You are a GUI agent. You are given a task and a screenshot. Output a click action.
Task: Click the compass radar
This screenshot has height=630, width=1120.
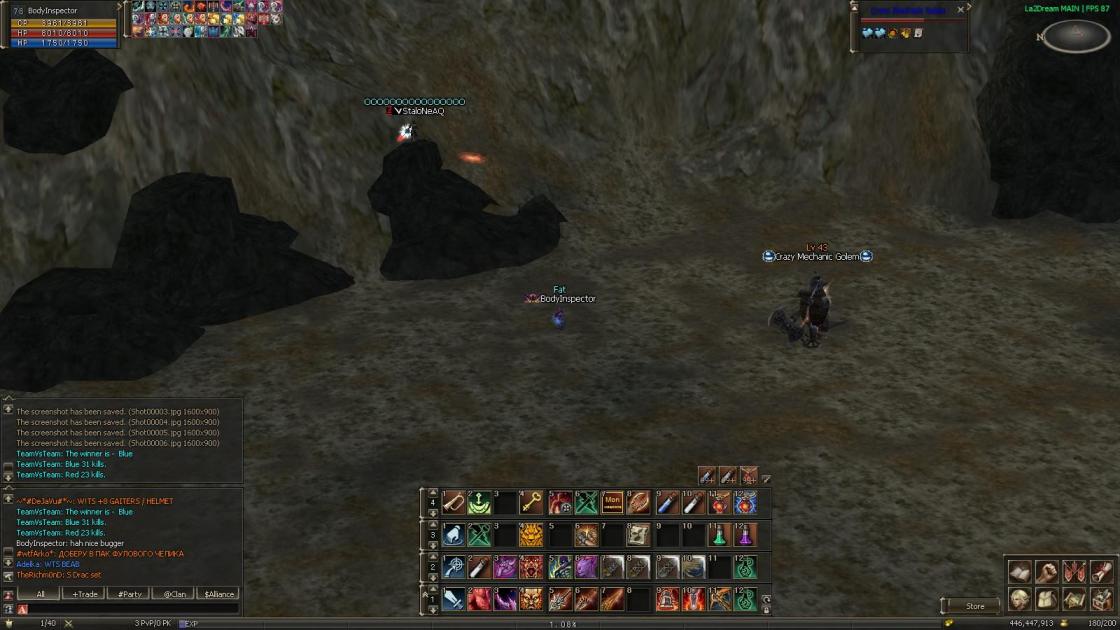[x=1076, y=35]
